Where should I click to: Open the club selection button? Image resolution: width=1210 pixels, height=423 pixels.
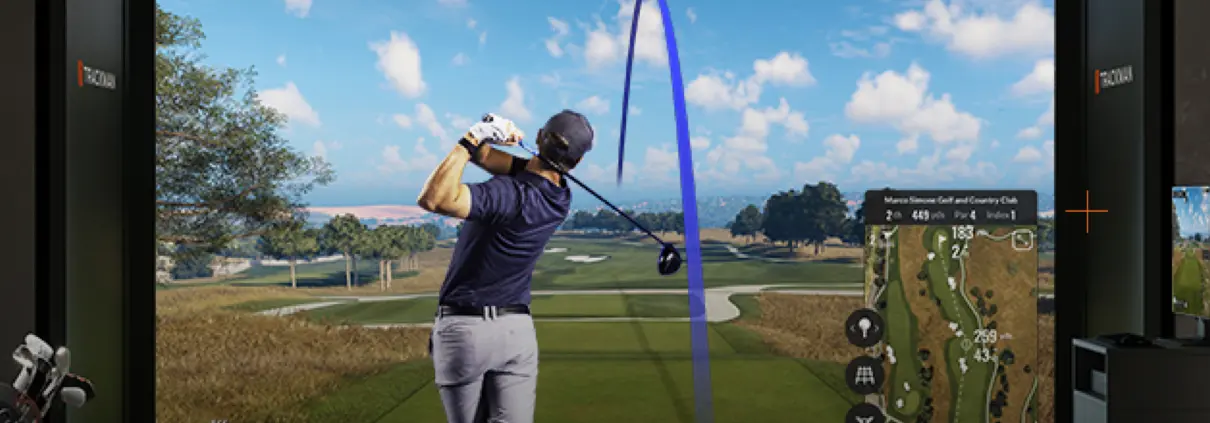tap(864, 327)
